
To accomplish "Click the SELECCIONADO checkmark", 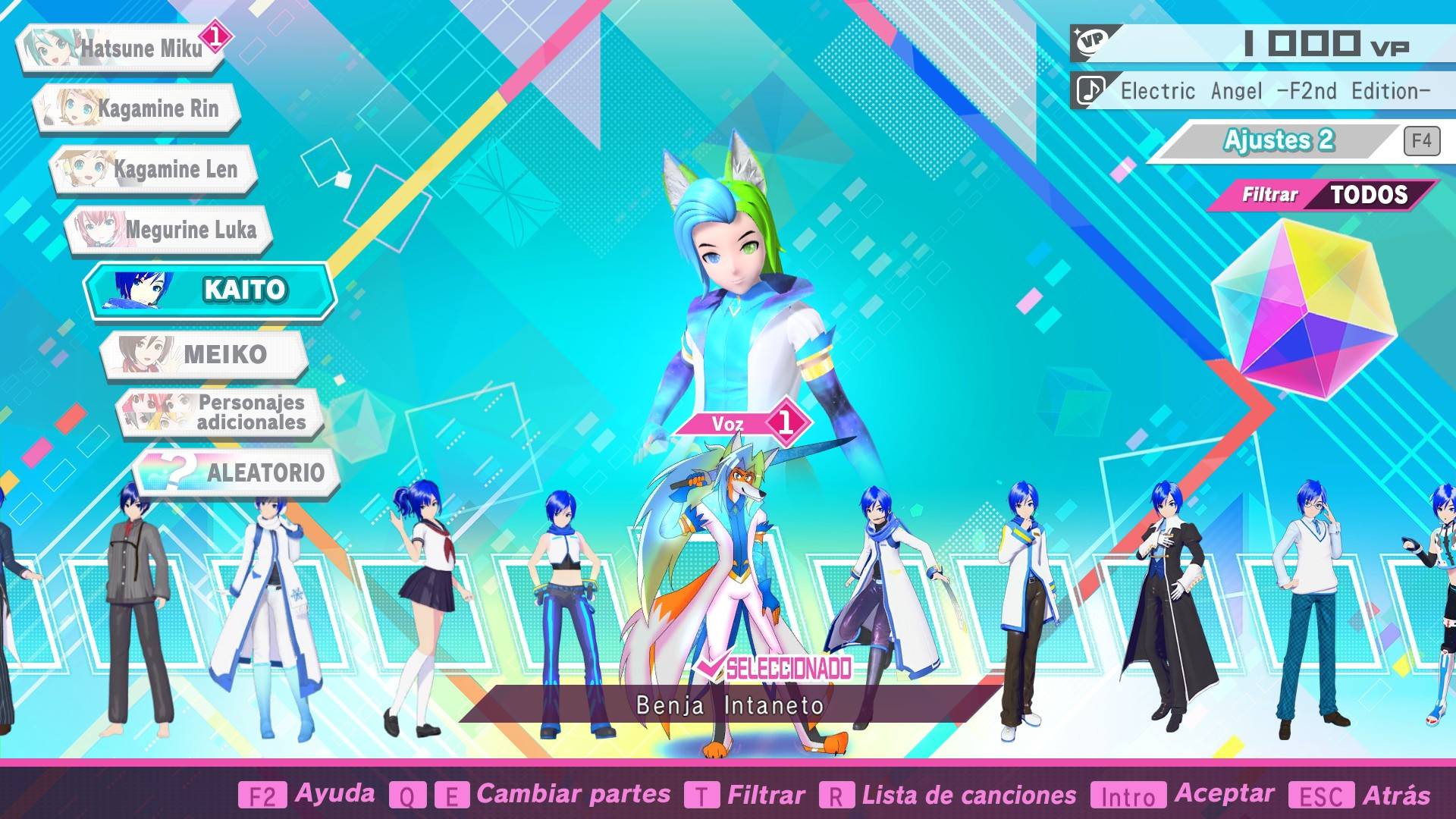I will click(713, 669).
